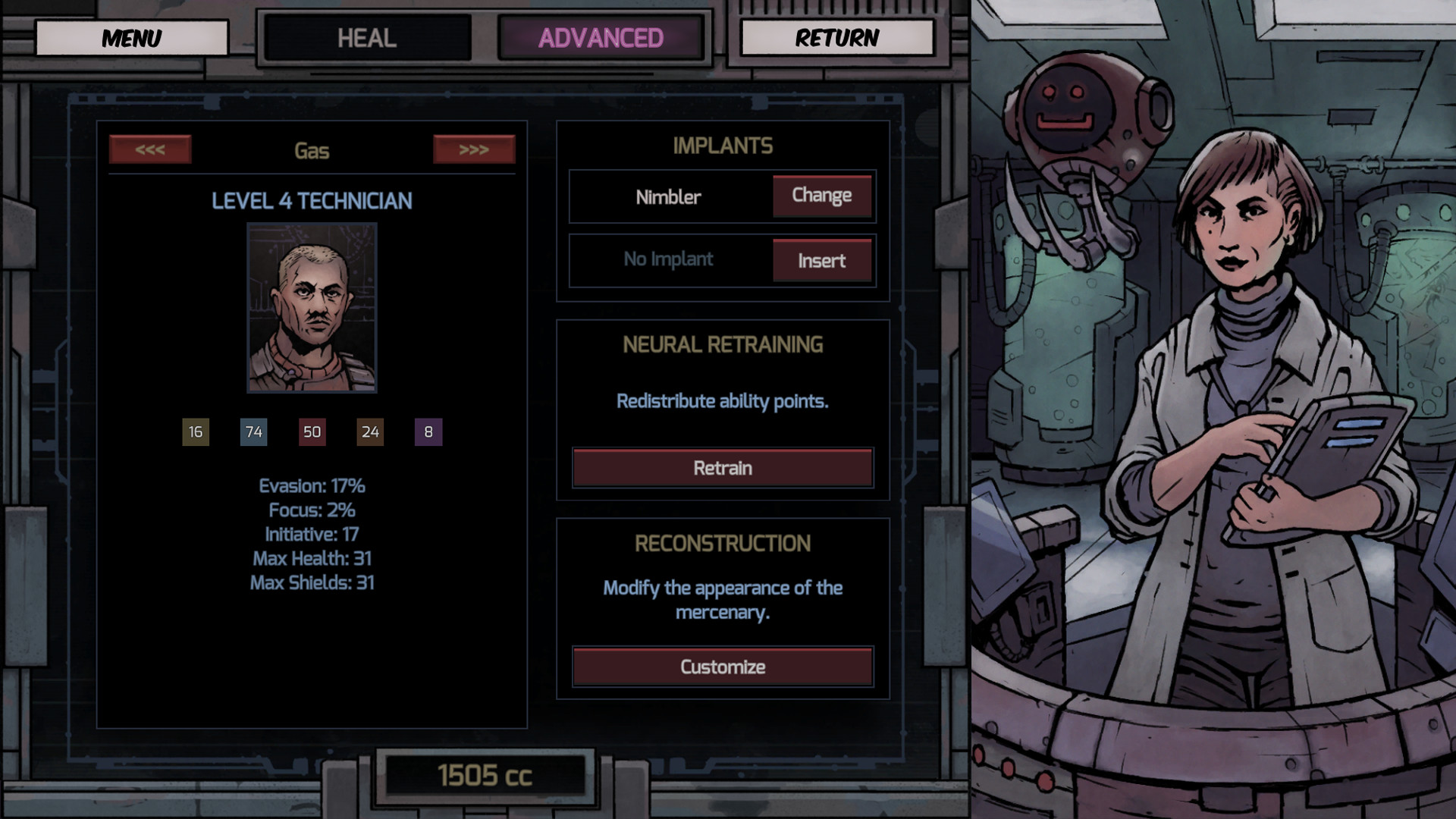Toggle the Nimbler implant slot
The image size is (1456, 819).
click(668, 196)
